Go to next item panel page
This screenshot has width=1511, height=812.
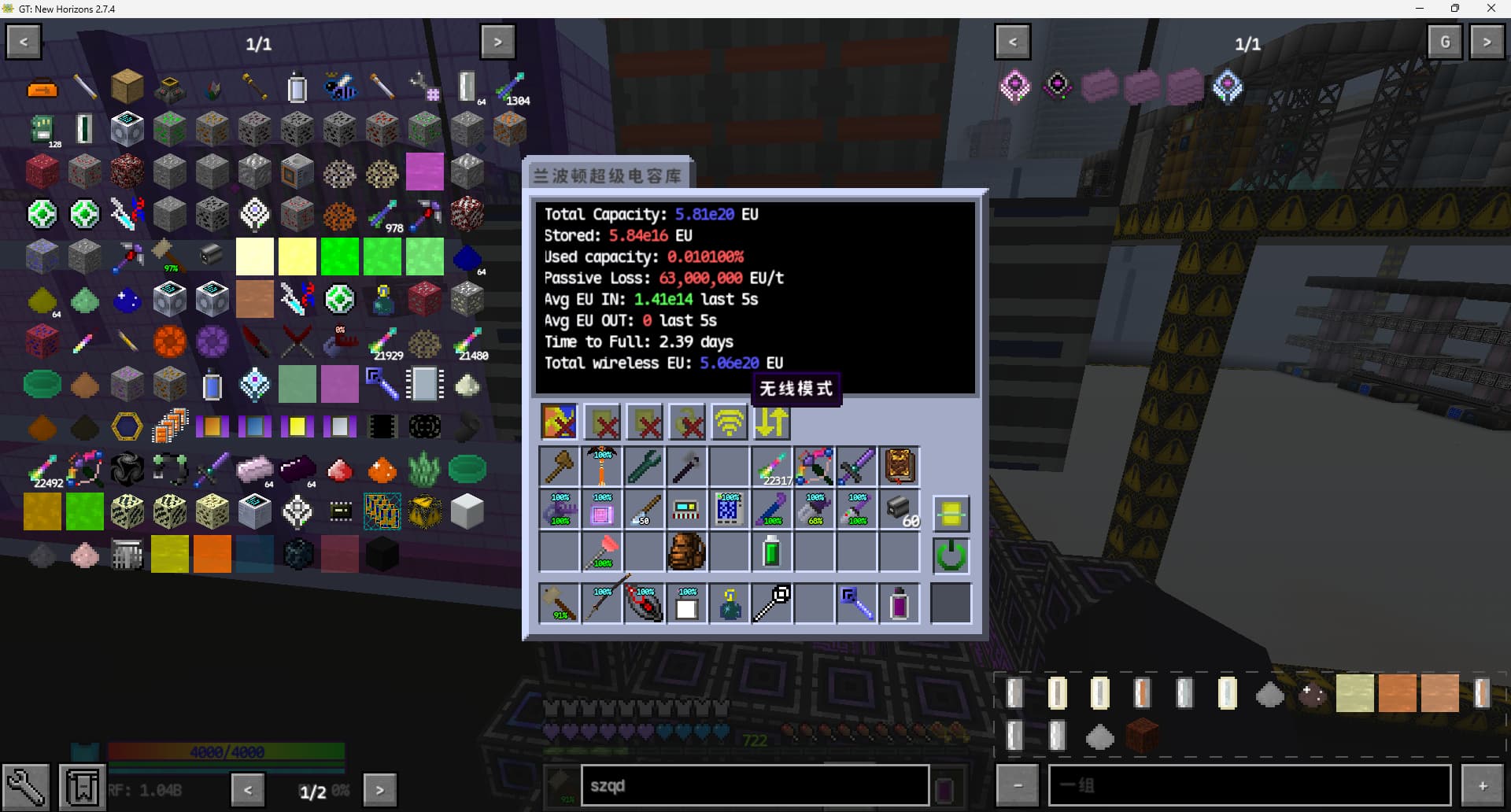[x=497, y=42]
